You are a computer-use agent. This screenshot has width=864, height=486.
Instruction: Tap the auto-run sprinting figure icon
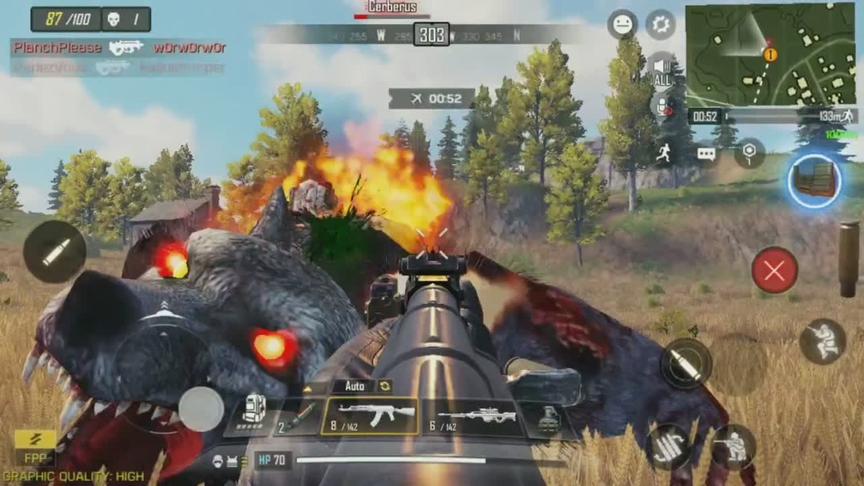663,152
